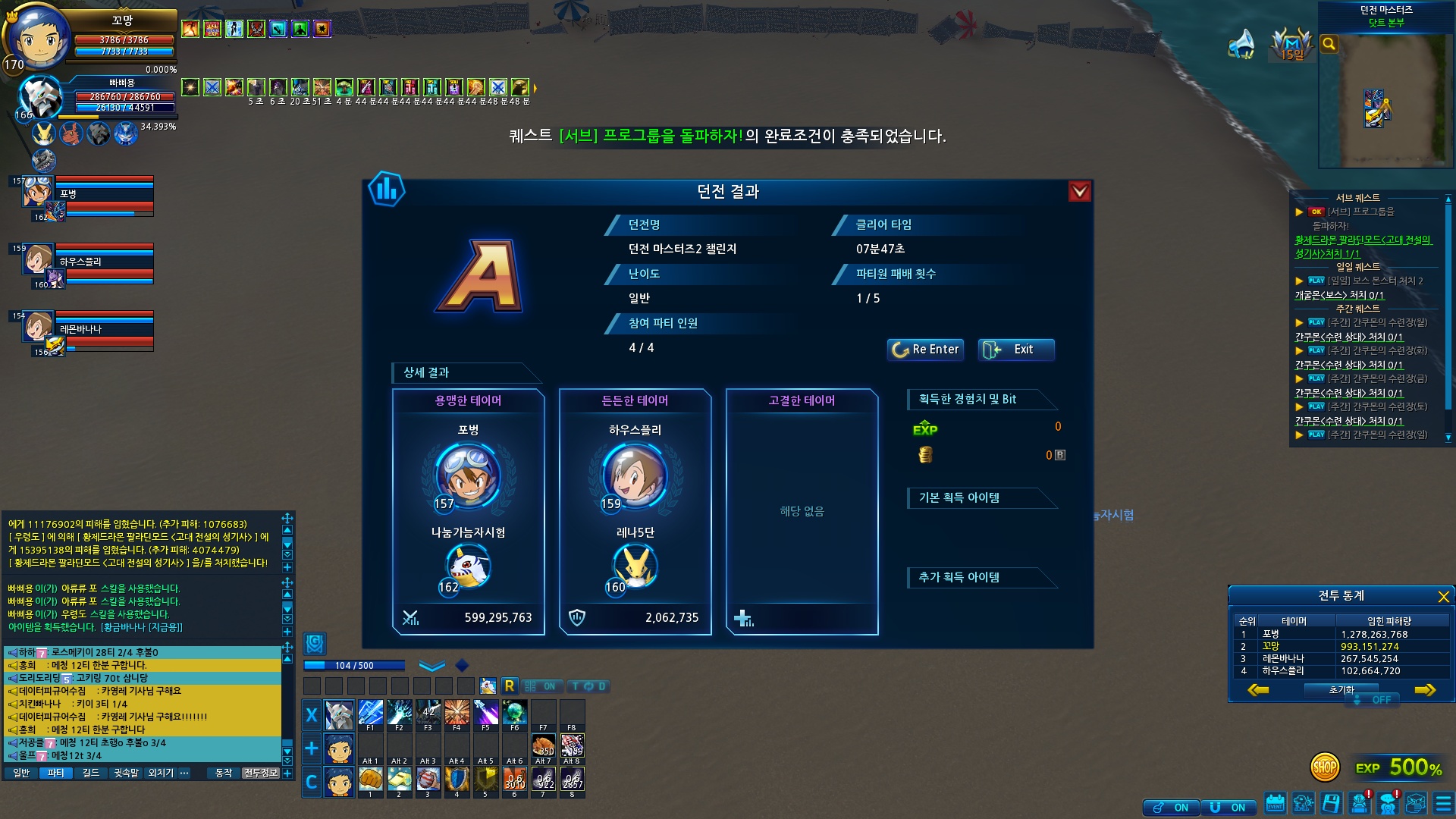Go to next battle statistics page
Viewport: 1456px width, 819px height.
[x=1425, y=690]
